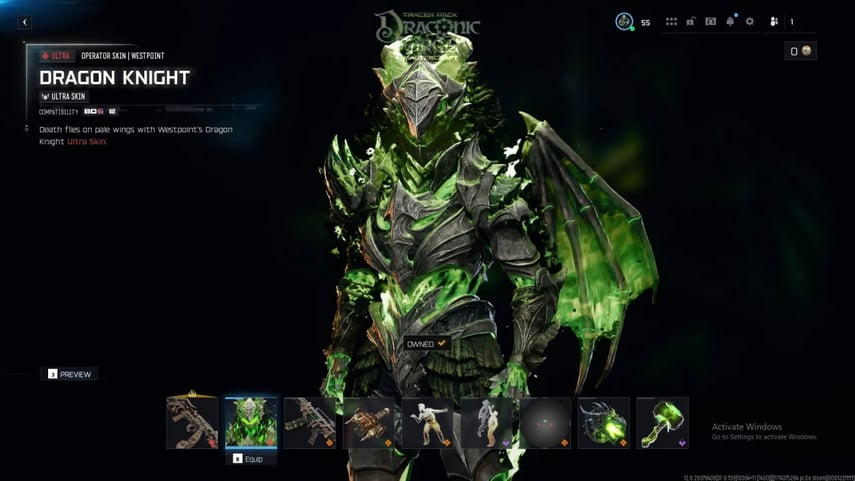This screenshot has width=855, height=481.
Task: Open the party/social icon
Action: coord(774,21)
